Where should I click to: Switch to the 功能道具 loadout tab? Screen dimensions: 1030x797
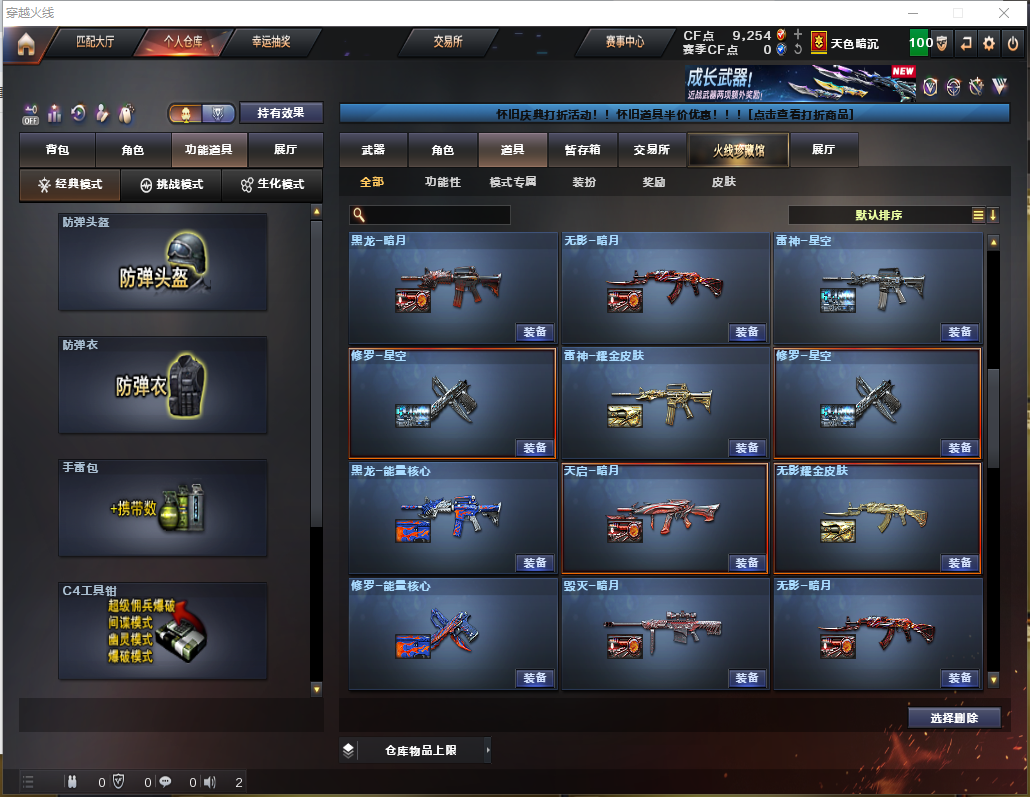(x=209, y=150)
